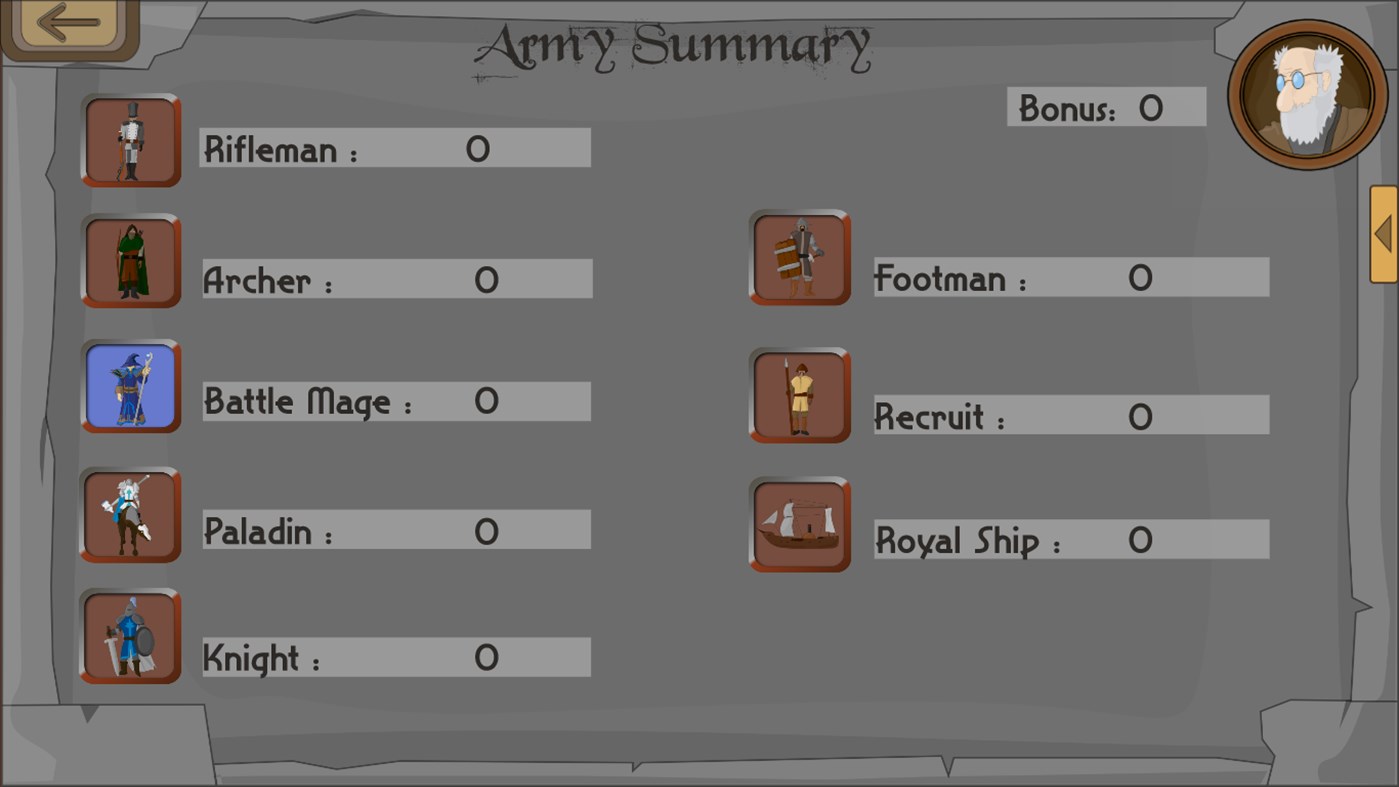Click the Paladin count field
The height and width of the screenshot is (787, 1399).
(x=395, y=529)
